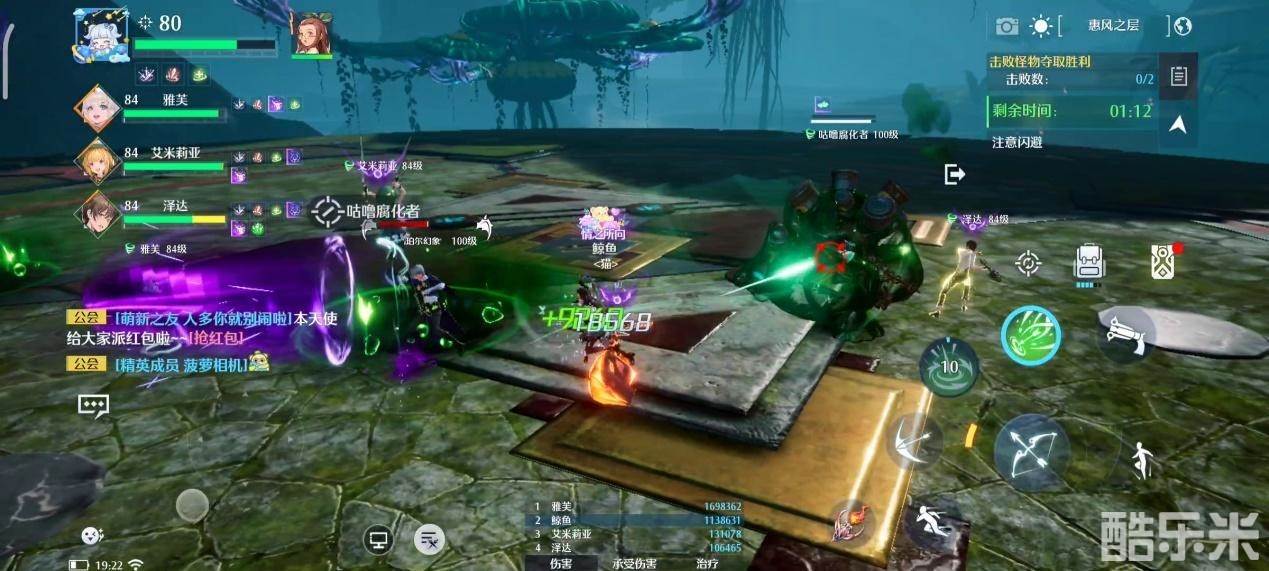Open the world map globe icon
The width and height of the screenshot is (1269, 571).
[1183, 26]
